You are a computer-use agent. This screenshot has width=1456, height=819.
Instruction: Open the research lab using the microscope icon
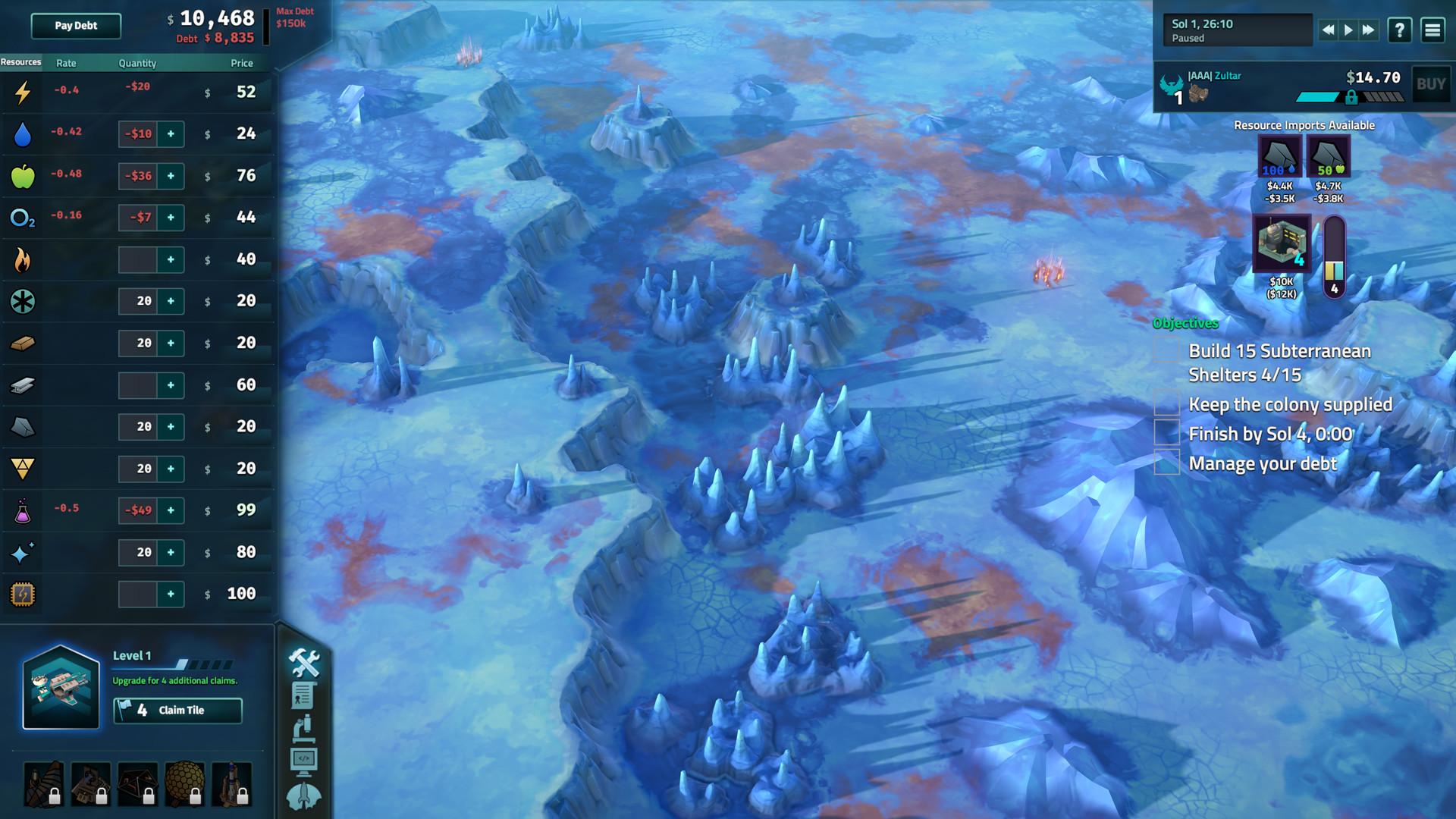pyautogui.click(x=303, y=726)
